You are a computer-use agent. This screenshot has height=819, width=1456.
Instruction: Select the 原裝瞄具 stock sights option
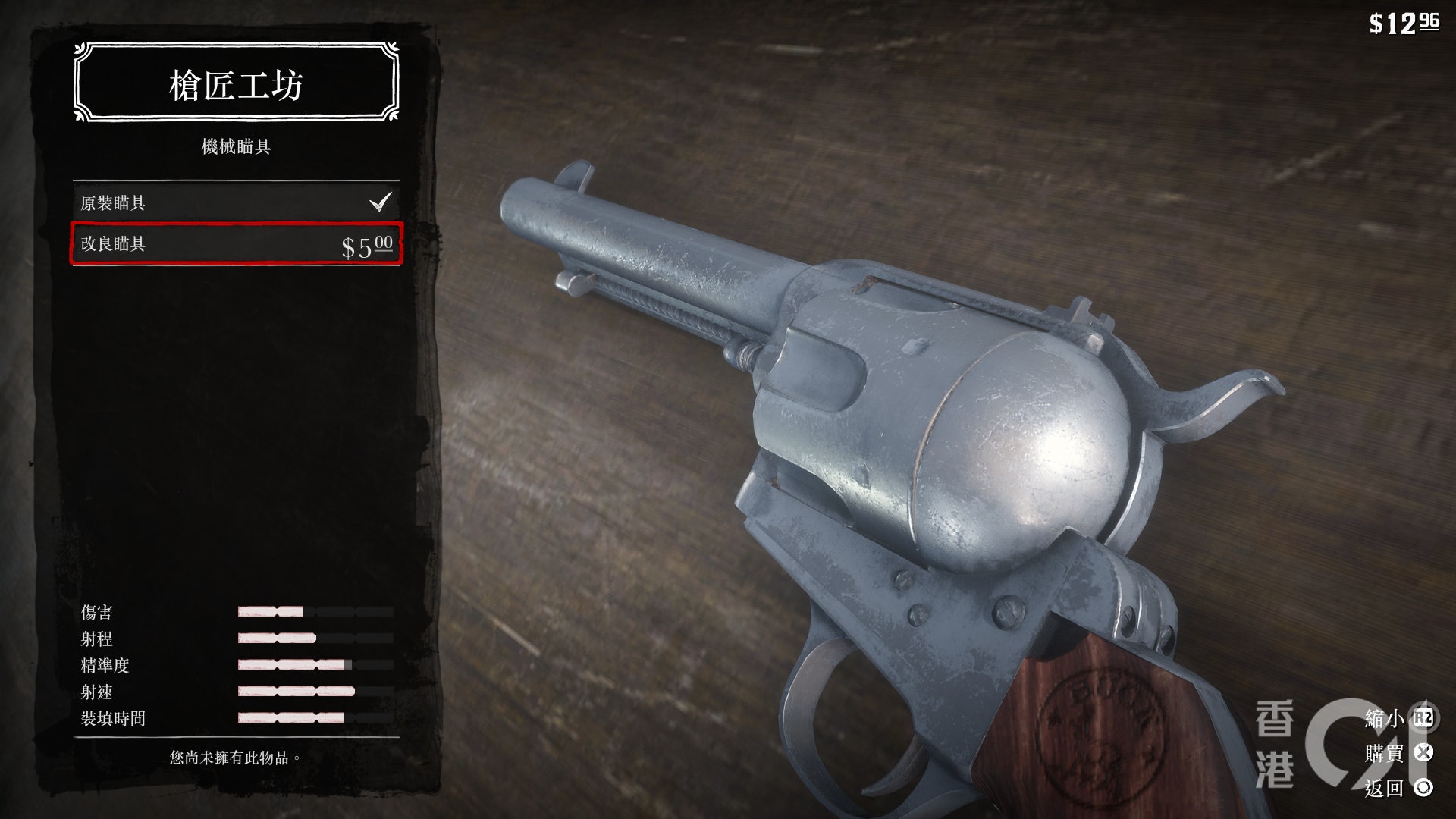point(236,202)
